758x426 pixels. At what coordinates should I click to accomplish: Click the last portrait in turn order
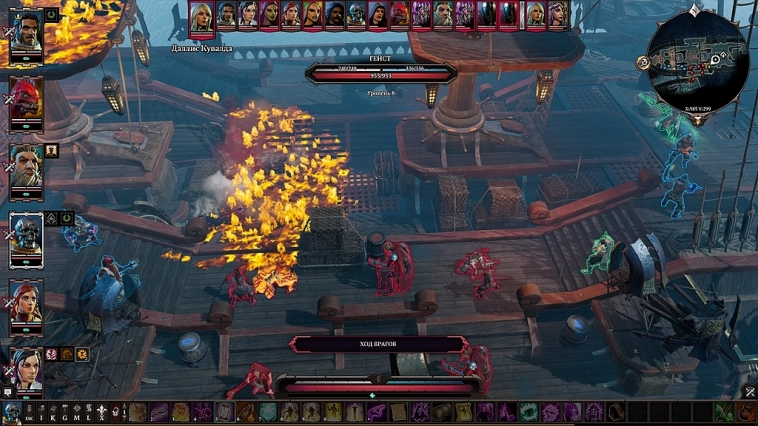pyautogui.click(x=557, y=14)
